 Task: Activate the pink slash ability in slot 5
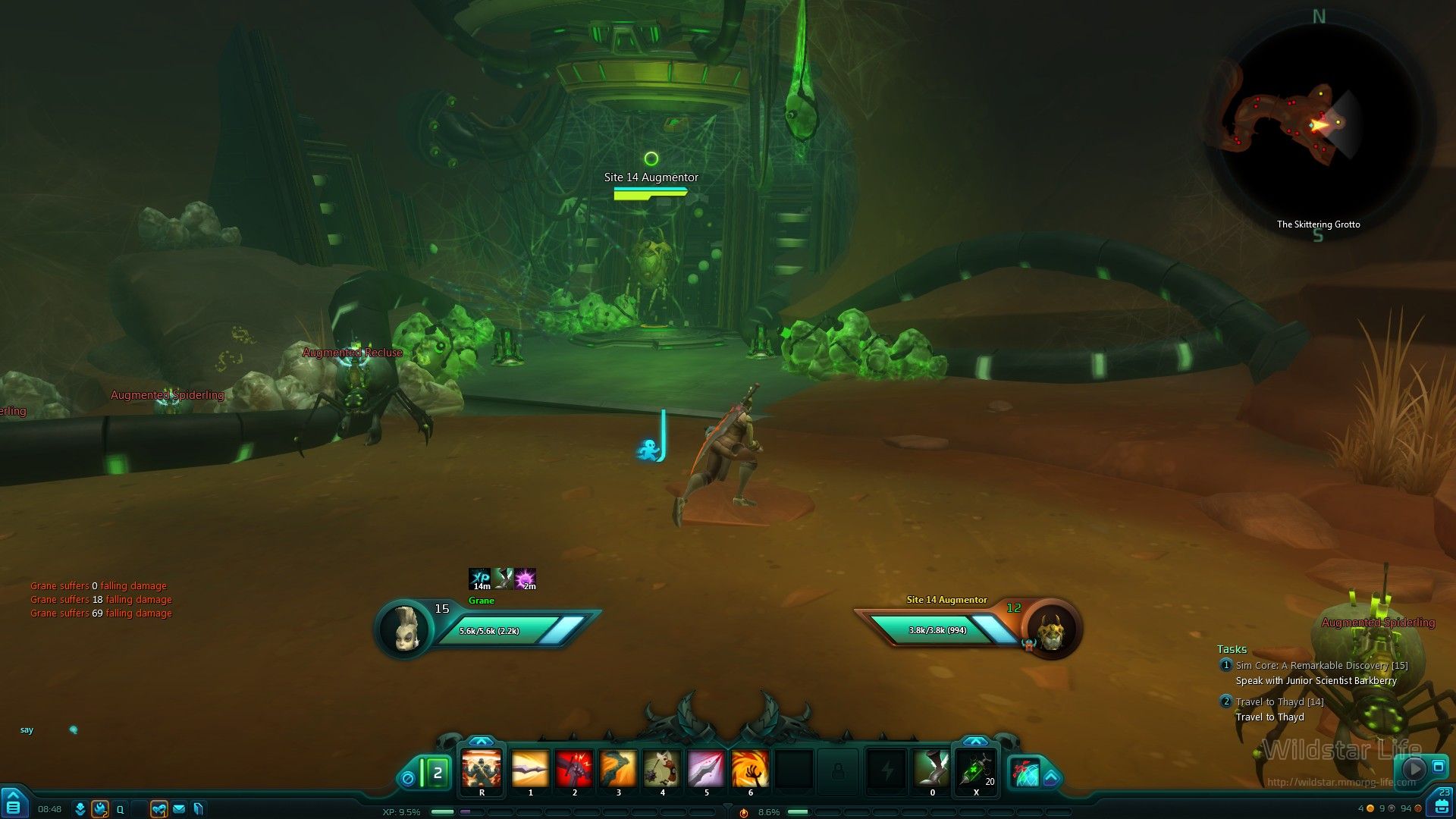tap(706, 770)
